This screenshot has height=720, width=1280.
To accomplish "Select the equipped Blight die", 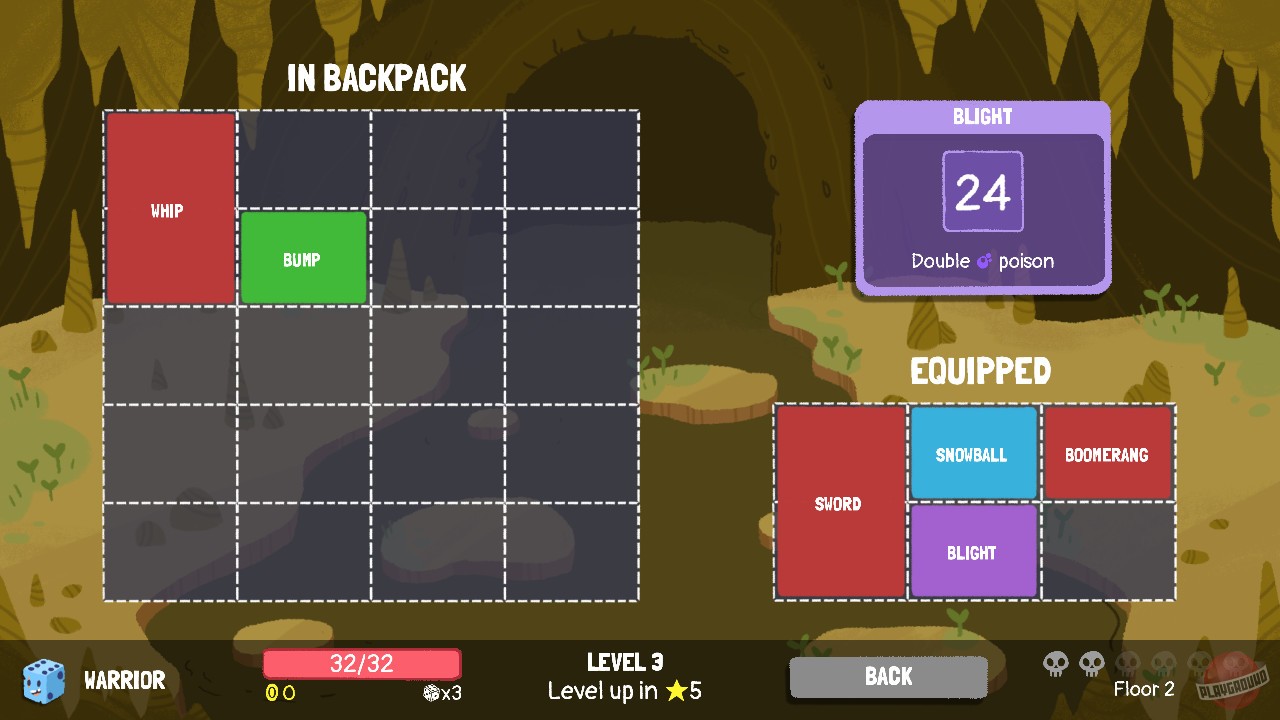I will pyautogui.click(x=973, y=551).
